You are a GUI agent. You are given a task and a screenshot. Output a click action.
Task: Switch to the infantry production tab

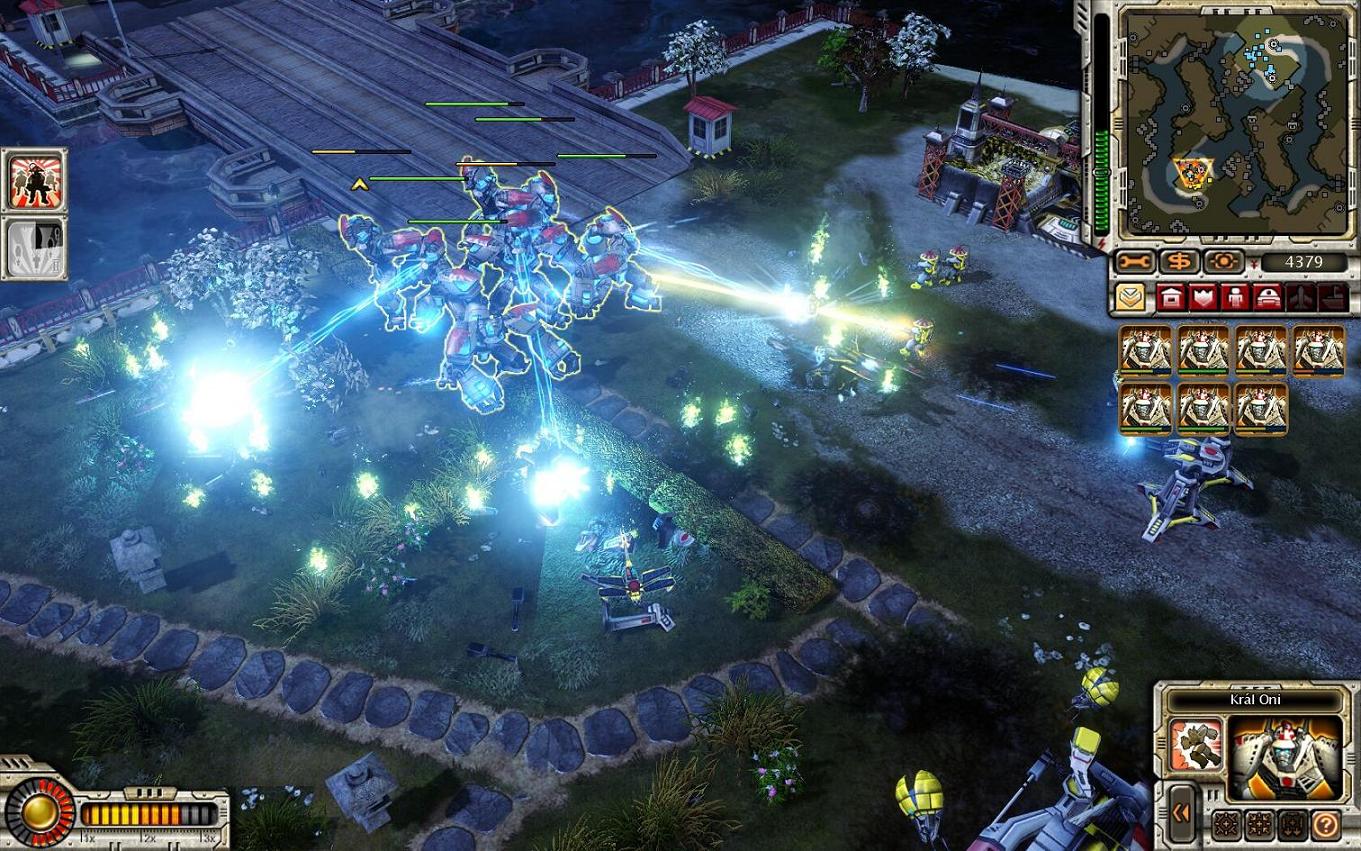1236,298
